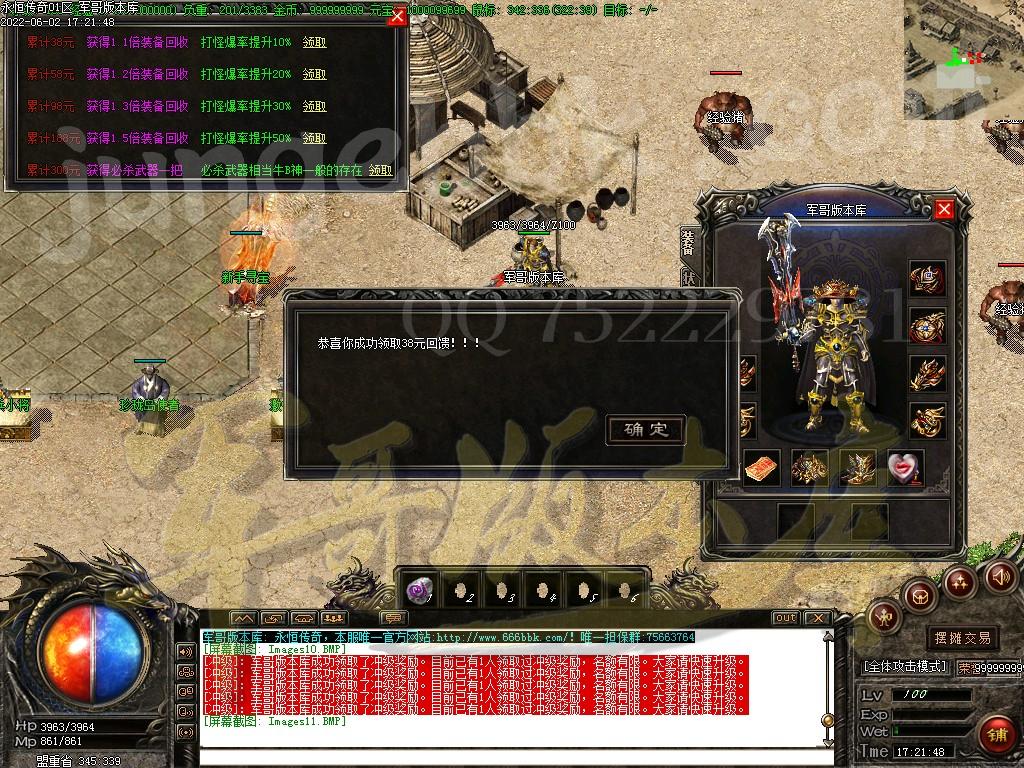This screenshot has width=1024, height=768.
Task: Click the chat panel's out button
Action: tap(786, 618)
